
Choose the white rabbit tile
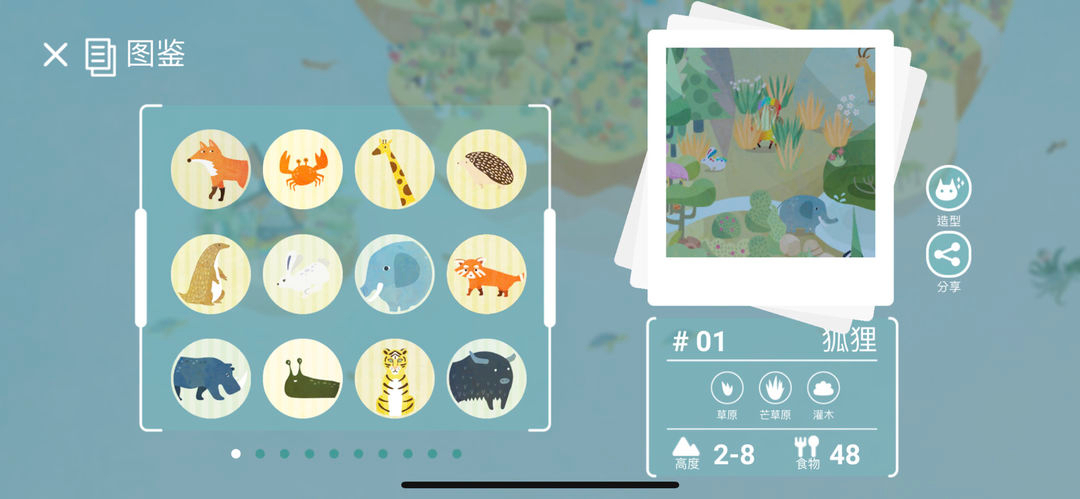click(x=302, y=274)
